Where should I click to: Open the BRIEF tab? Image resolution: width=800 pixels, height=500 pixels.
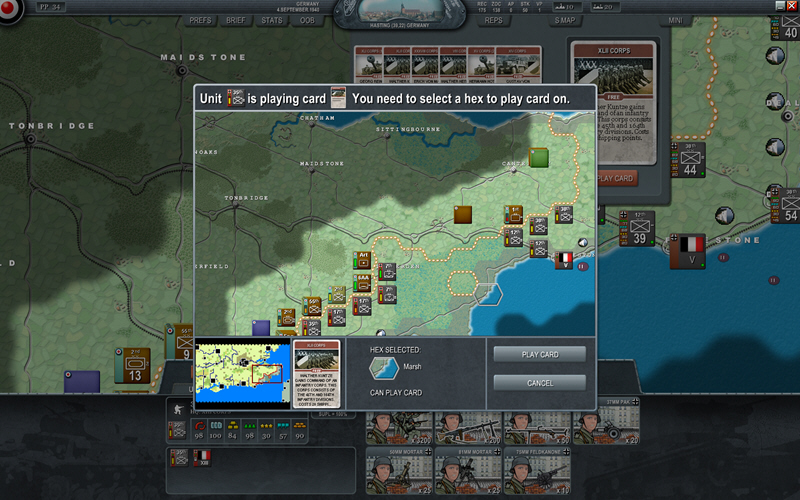tap(237, 20)
